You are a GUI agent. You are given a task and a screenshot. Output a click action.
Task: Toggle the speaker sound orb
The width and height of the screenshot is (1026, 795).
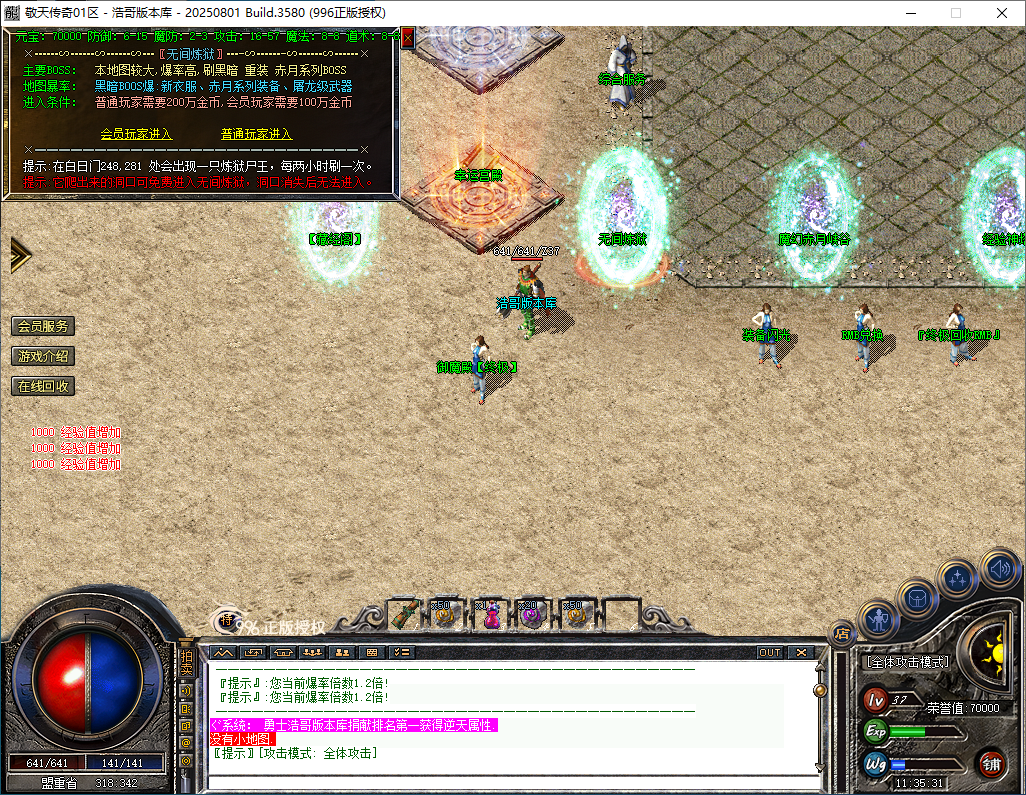[x=999, y=568]
